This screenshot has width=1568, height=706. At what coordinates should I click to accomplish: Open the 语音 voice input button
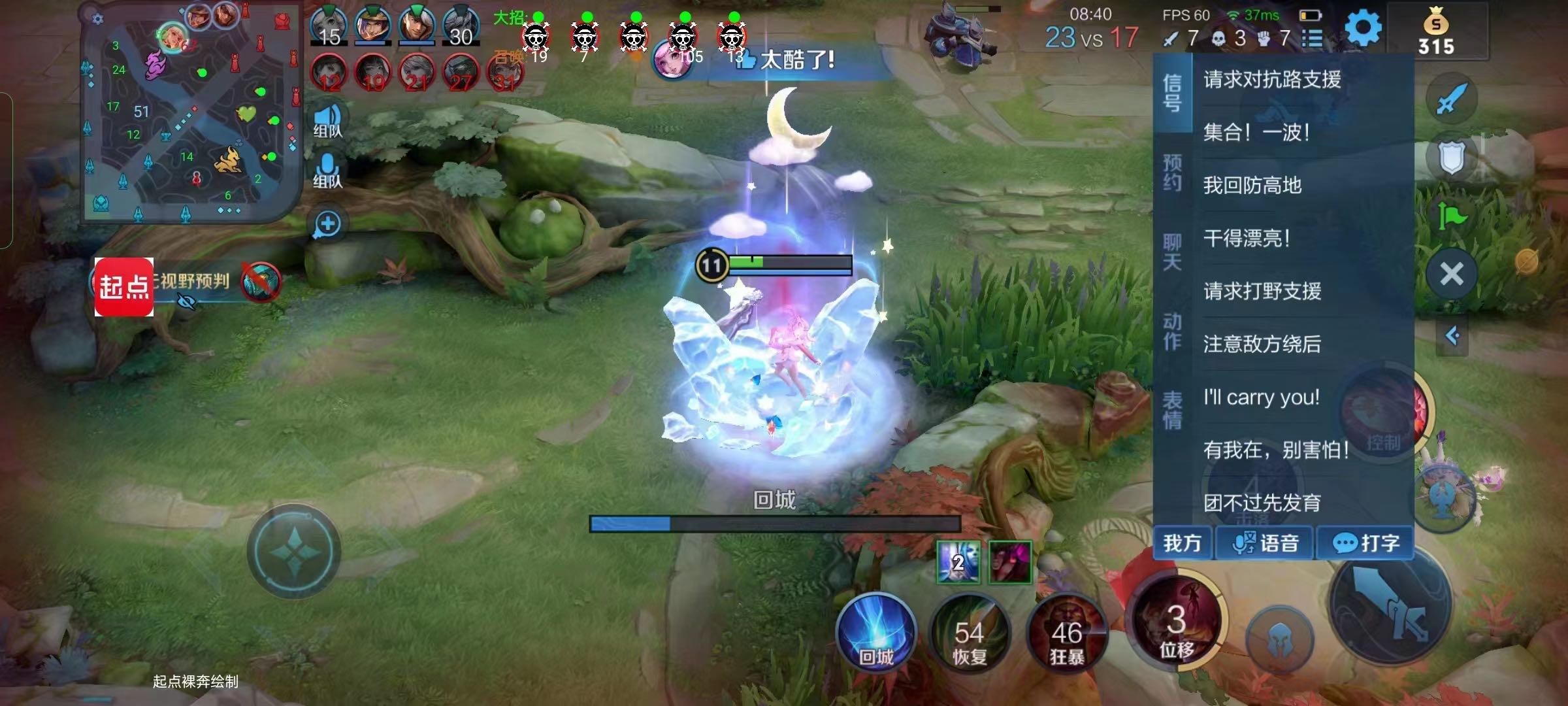(1265, 543)
